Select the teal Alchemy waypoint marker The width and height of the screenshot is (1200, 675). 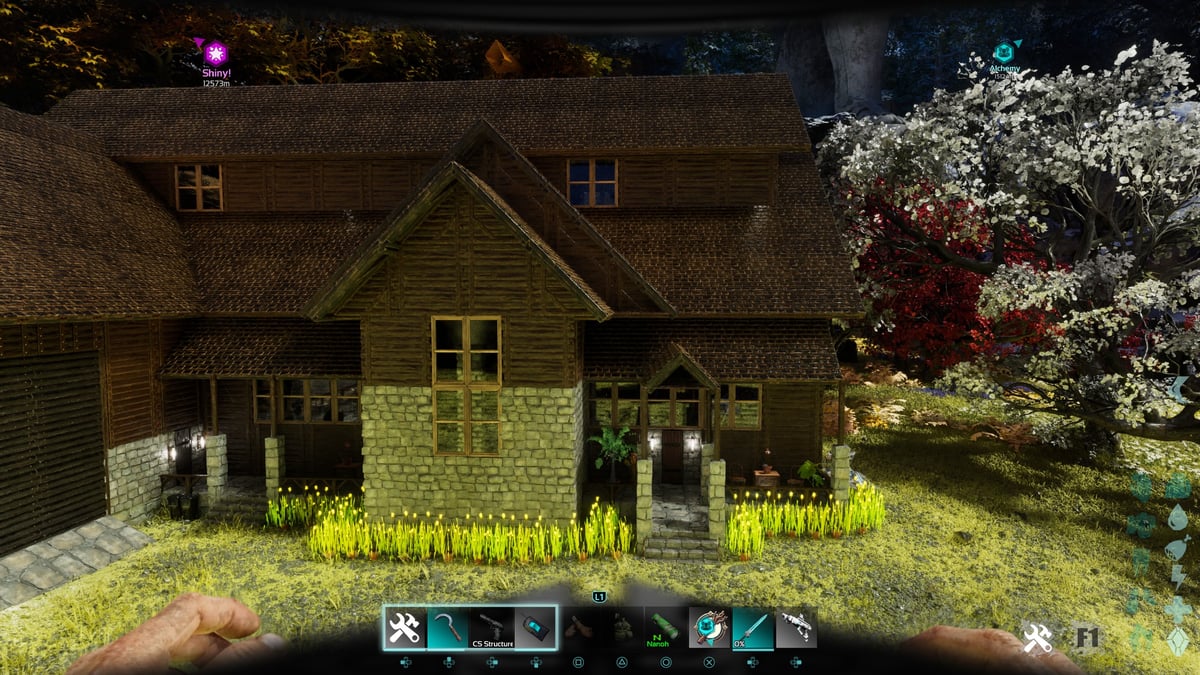(1004, 51)
